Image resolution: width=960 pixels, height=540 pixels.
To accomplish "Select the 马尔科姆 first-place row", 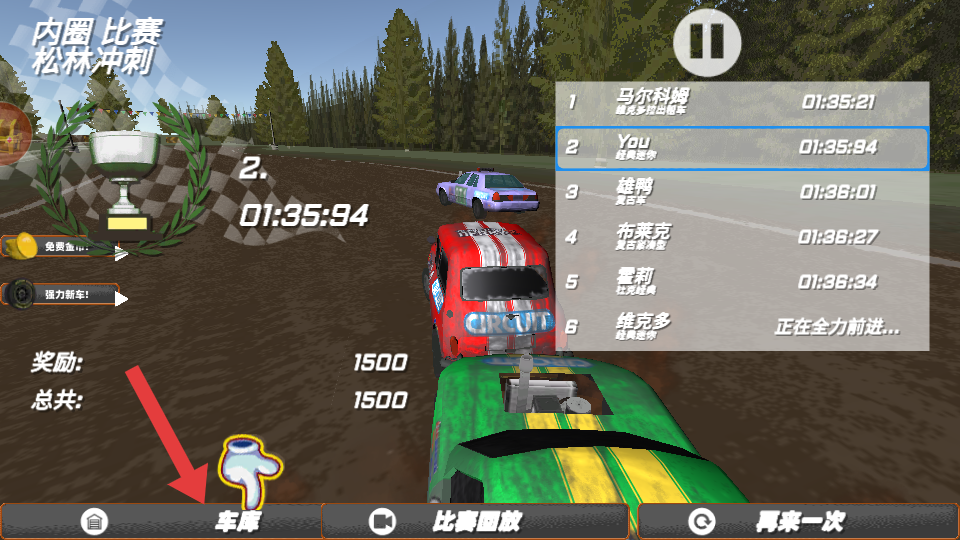I will (742, 102).
